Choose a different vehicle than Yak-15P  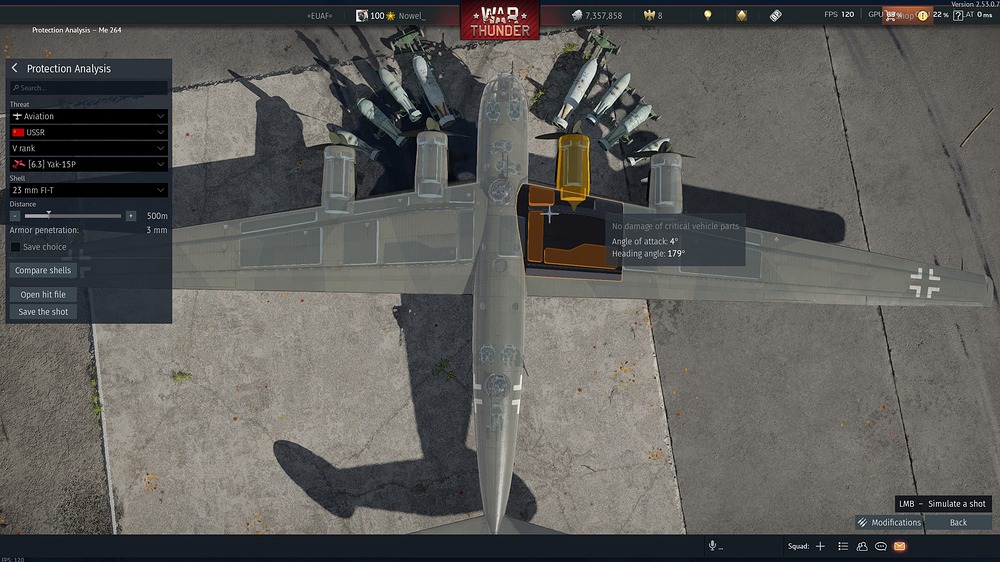(x=88, y=164)
